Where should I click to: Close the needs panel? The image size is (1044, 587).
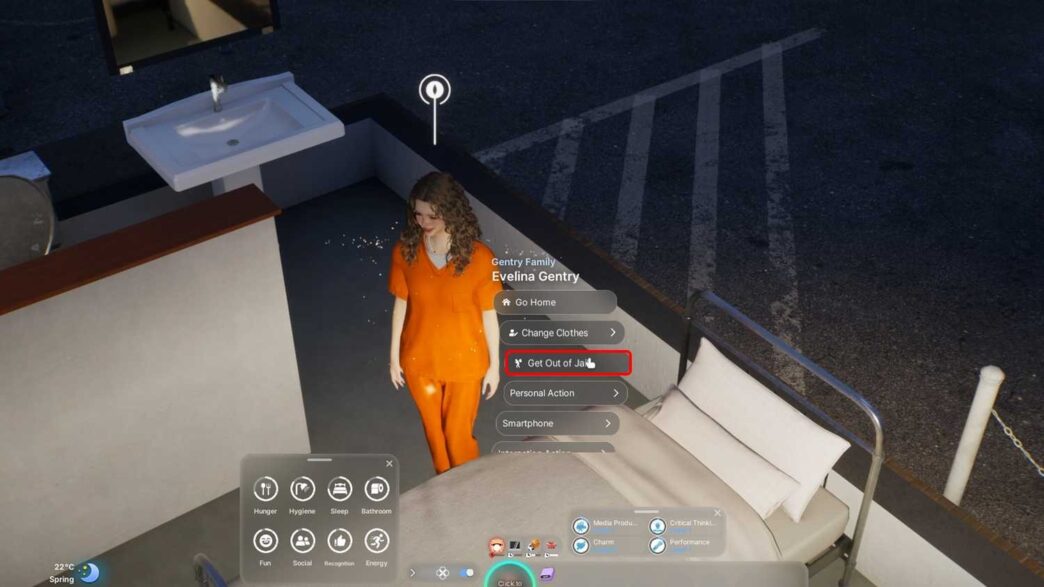pos(389,464)
